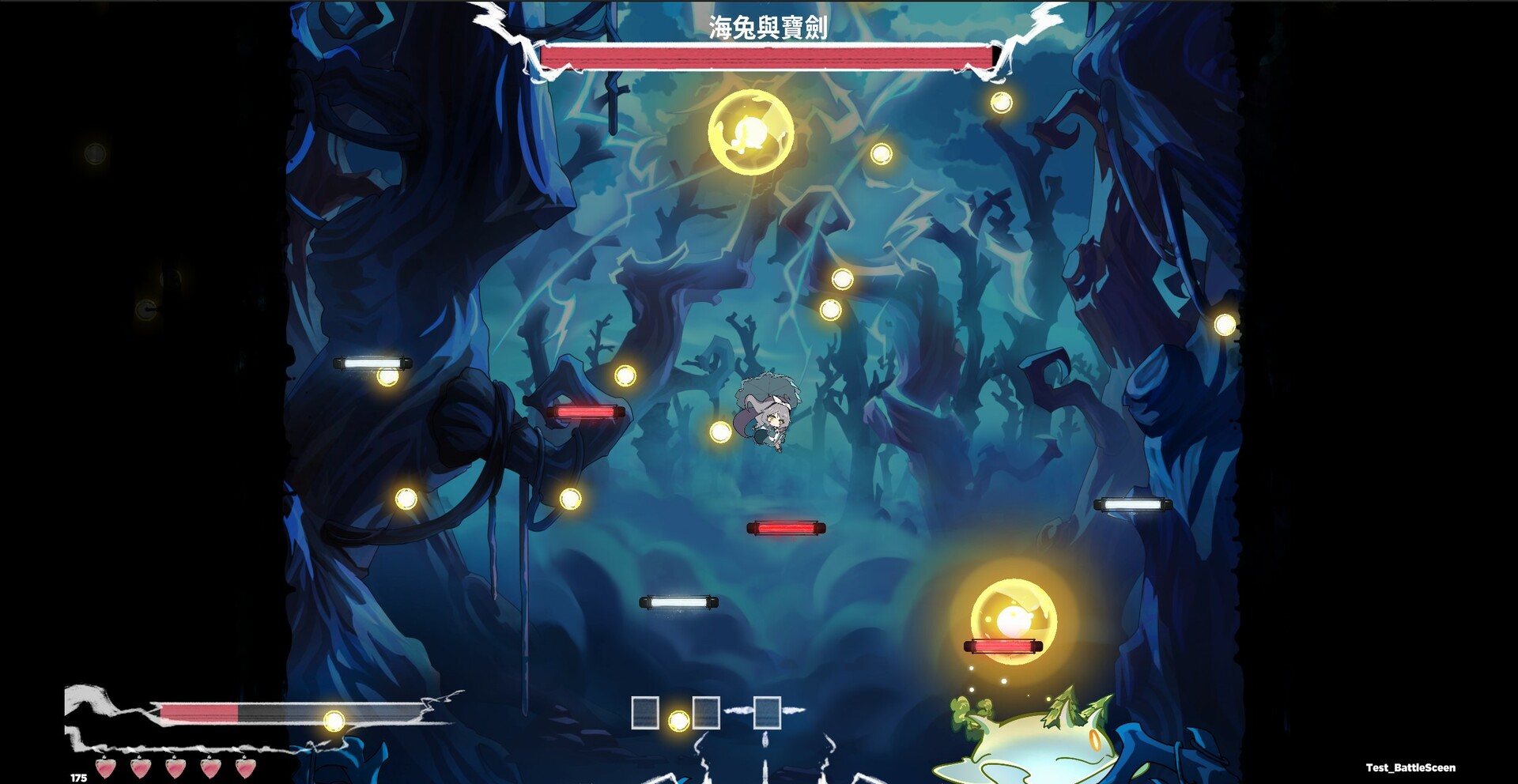Viewport: 1518px width, 784px height.
Task: Toggle the white paddle on the upper left ledge
Action: (372, 364)
